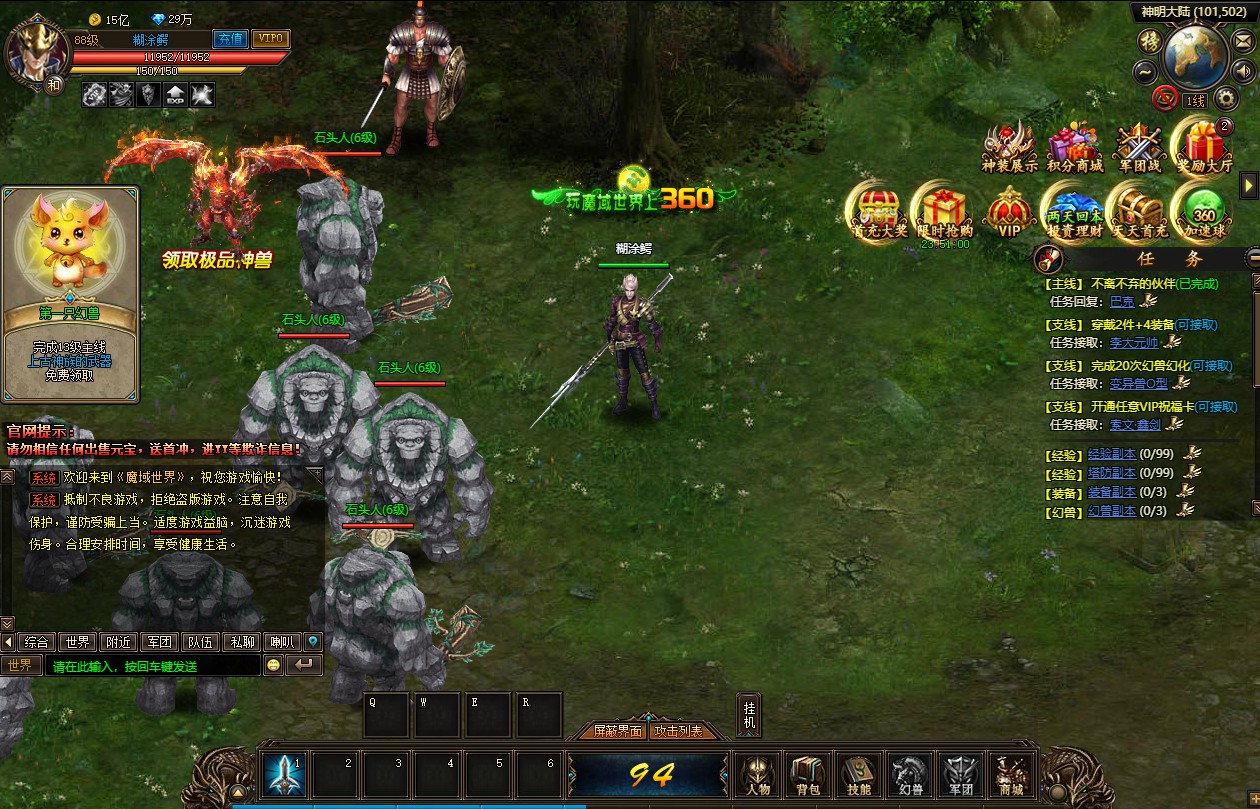Open the 背包 backpack inventory
The height and width of the screenshot is (809, 1260).
[x=808, y=774]
